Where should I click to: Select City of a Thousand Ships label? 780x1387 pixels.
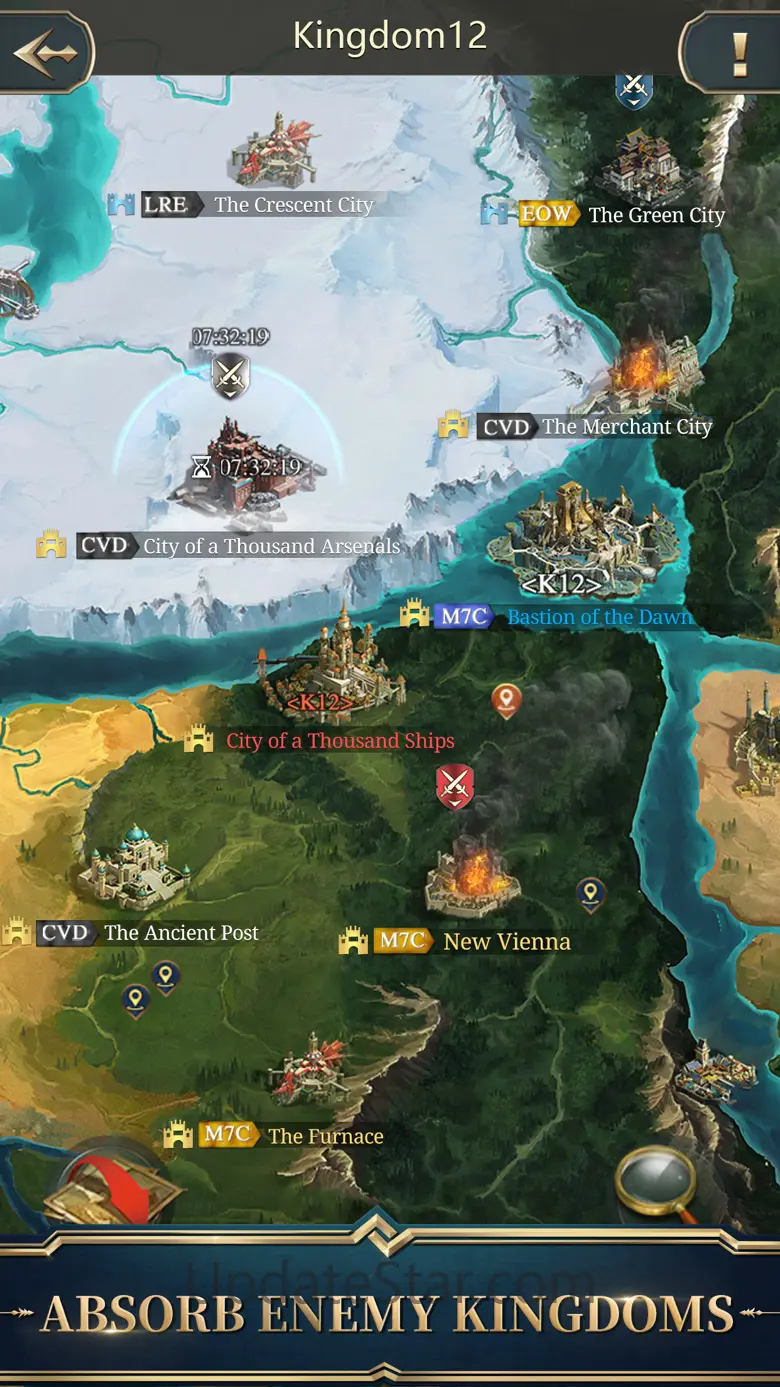tap(339, 741)
